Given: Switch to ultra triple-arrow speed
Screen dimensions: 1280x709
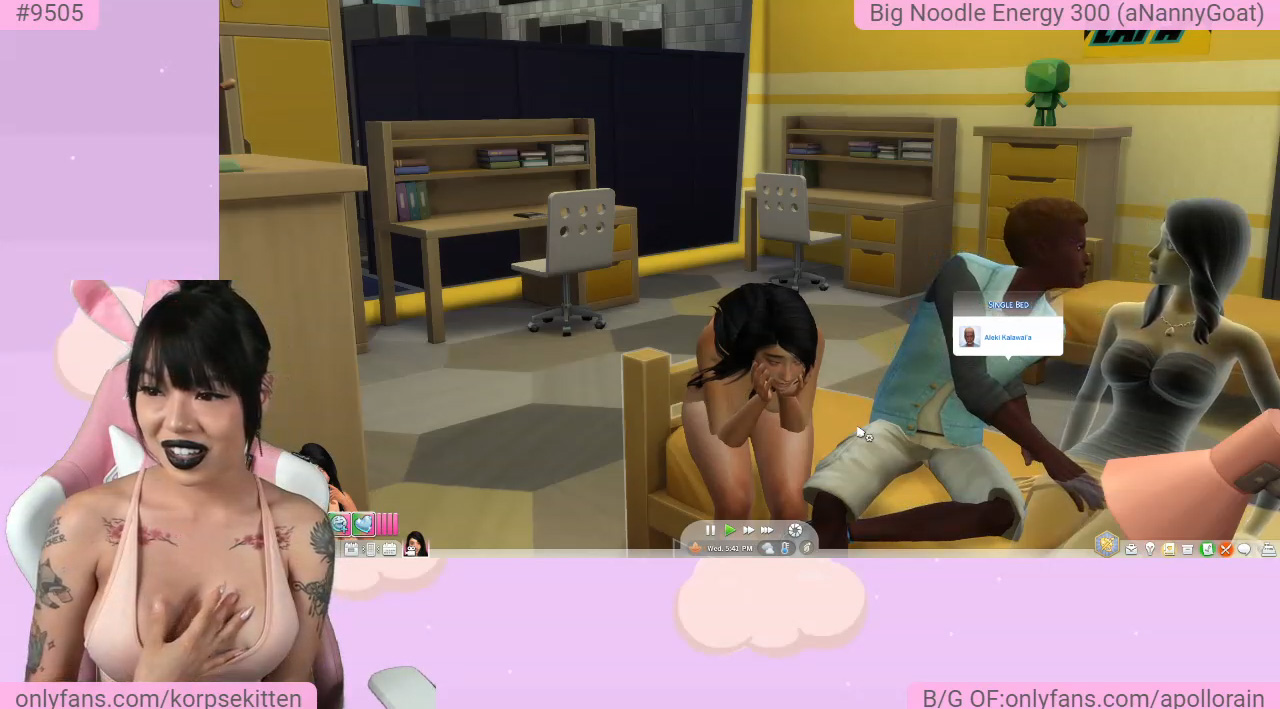Looking at the screenshot, I should pos(767,530).
